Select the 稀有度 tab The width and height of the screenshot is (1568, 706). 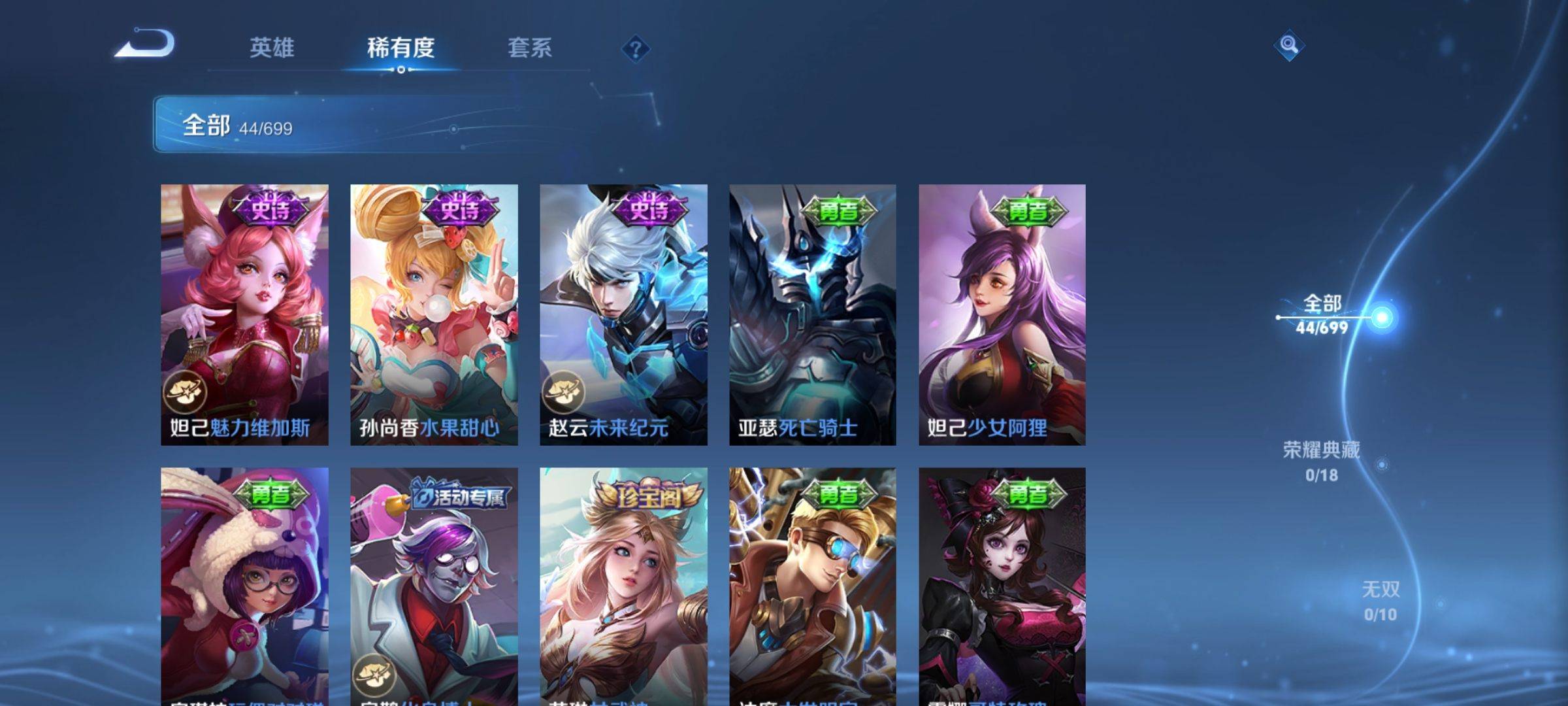pos(400,48)
